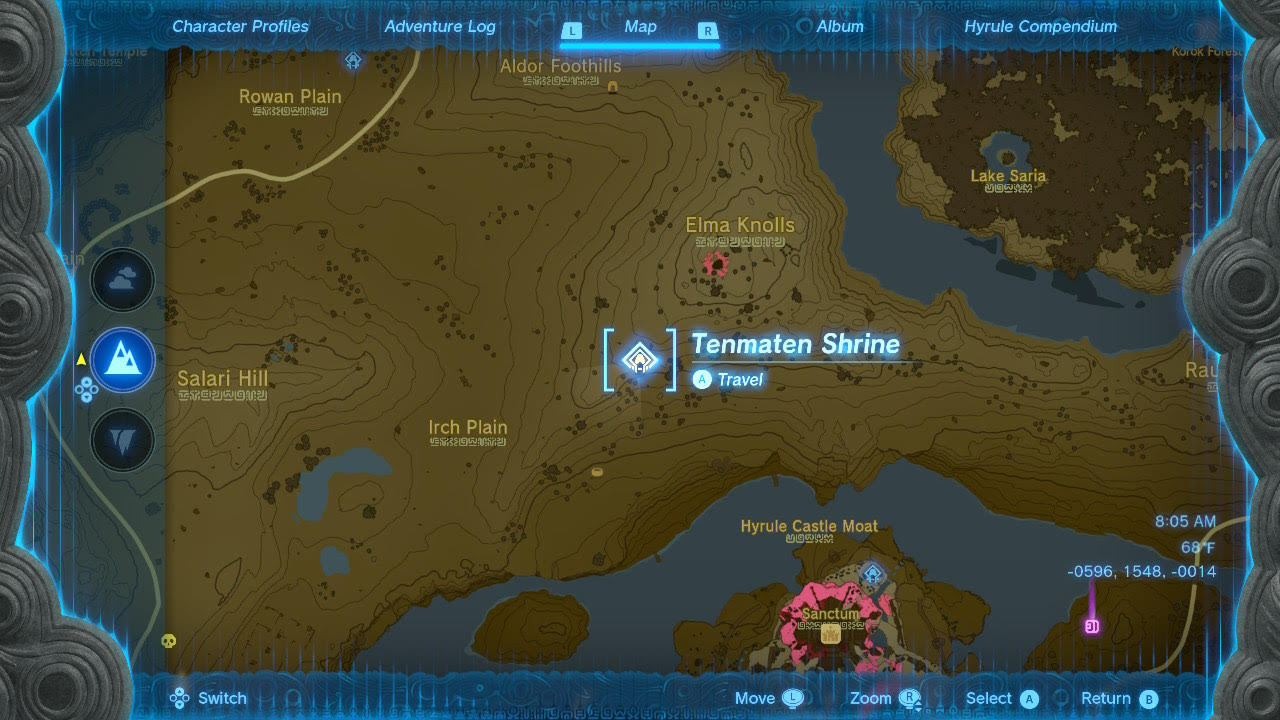
Task: Click the tower icon in the top-left map area
Action: tap(353, 60)
